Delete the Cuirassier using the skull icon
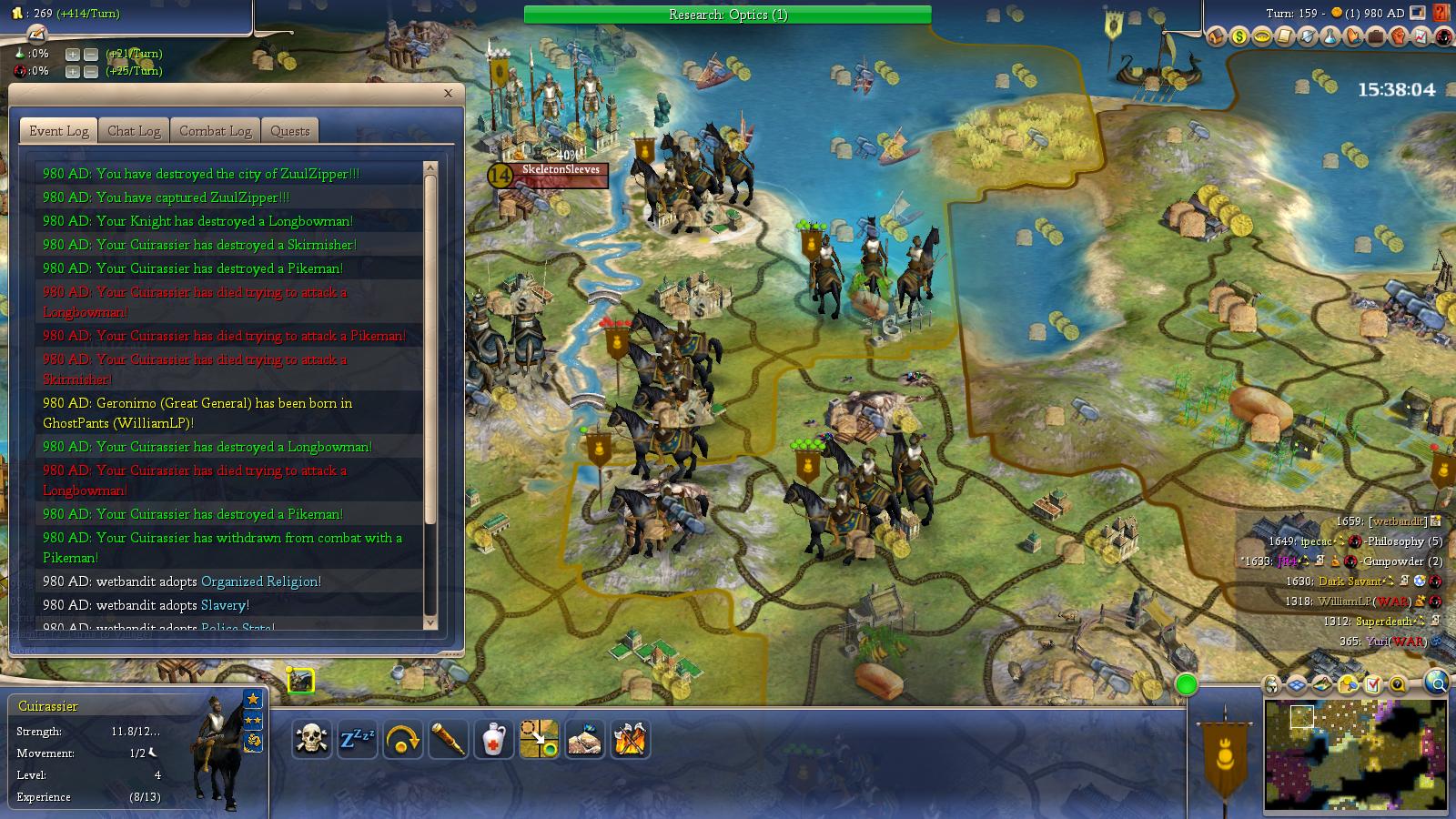This screenshot has height=819, width=1456. click(x=310, y=739)
